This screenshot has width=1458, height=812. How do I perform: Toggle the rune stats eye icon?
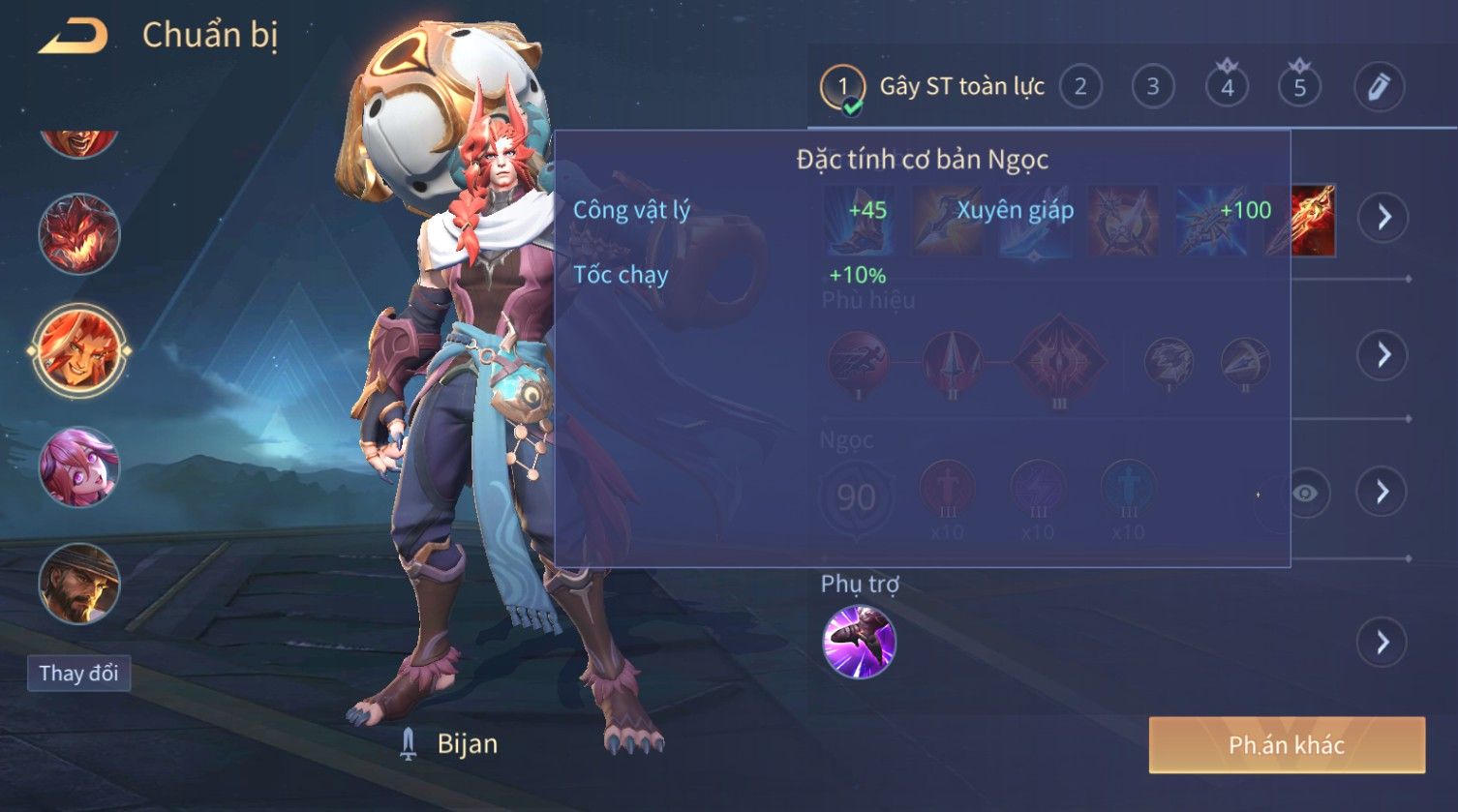(x=1304, y=494)
